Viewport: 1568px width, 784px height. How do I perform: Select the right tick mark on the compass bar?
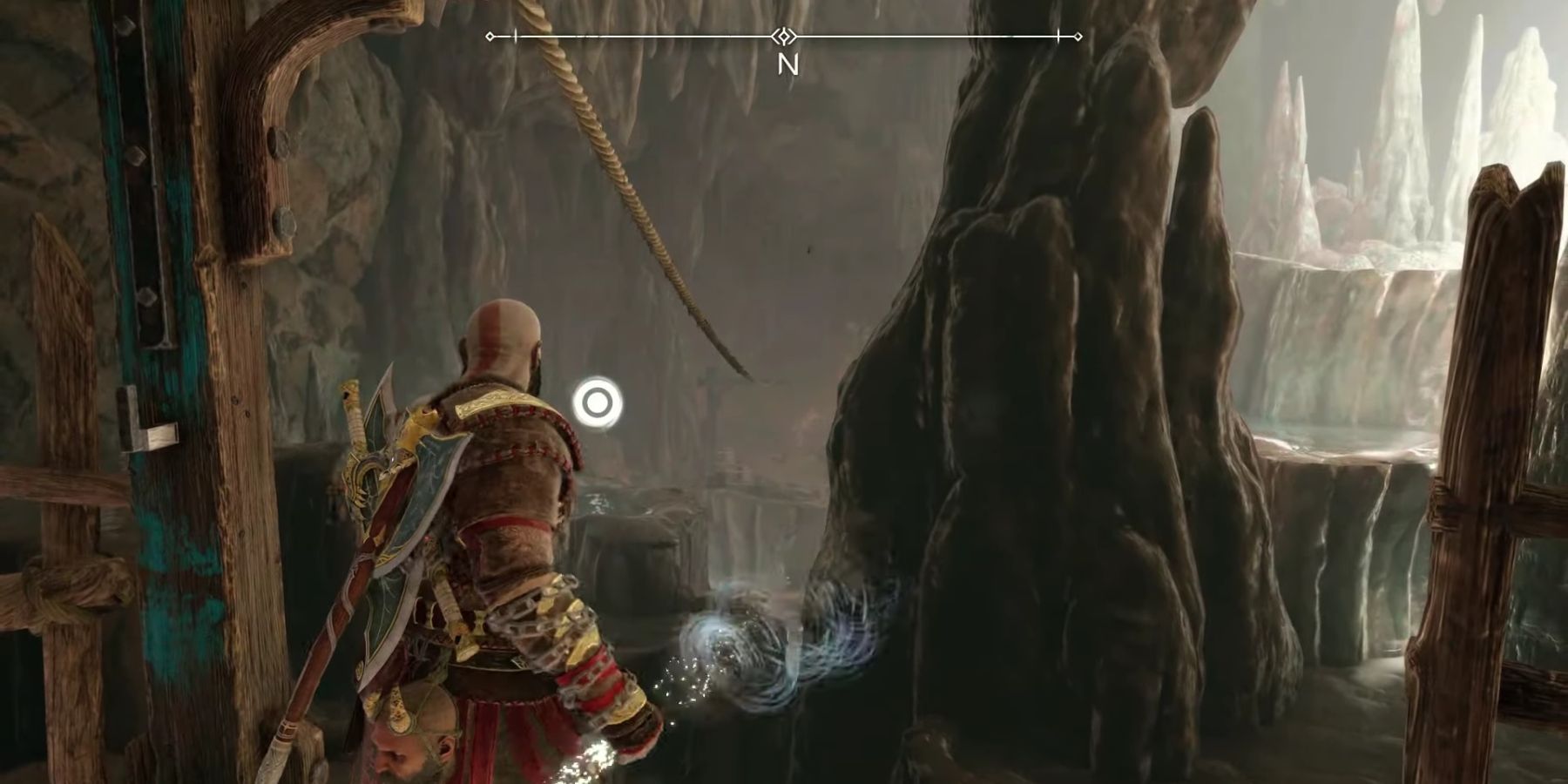[x=1057, y=37]
